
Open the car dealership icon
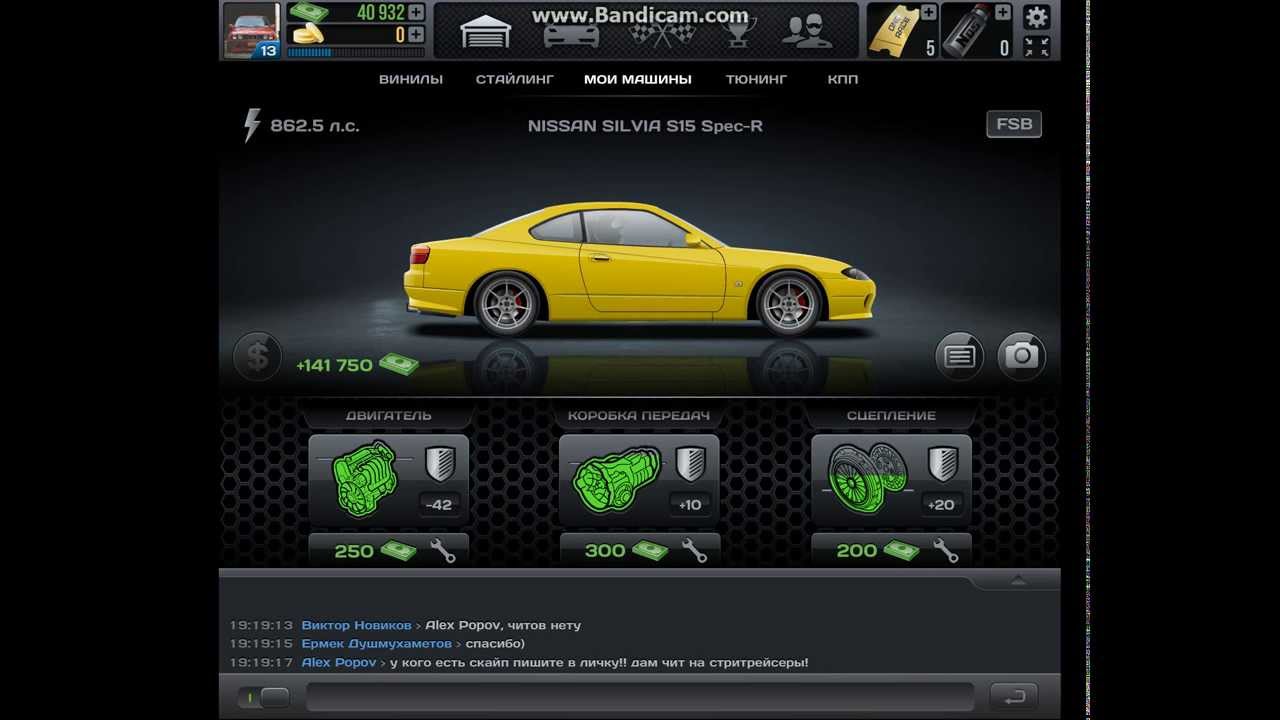pos(571,35)
